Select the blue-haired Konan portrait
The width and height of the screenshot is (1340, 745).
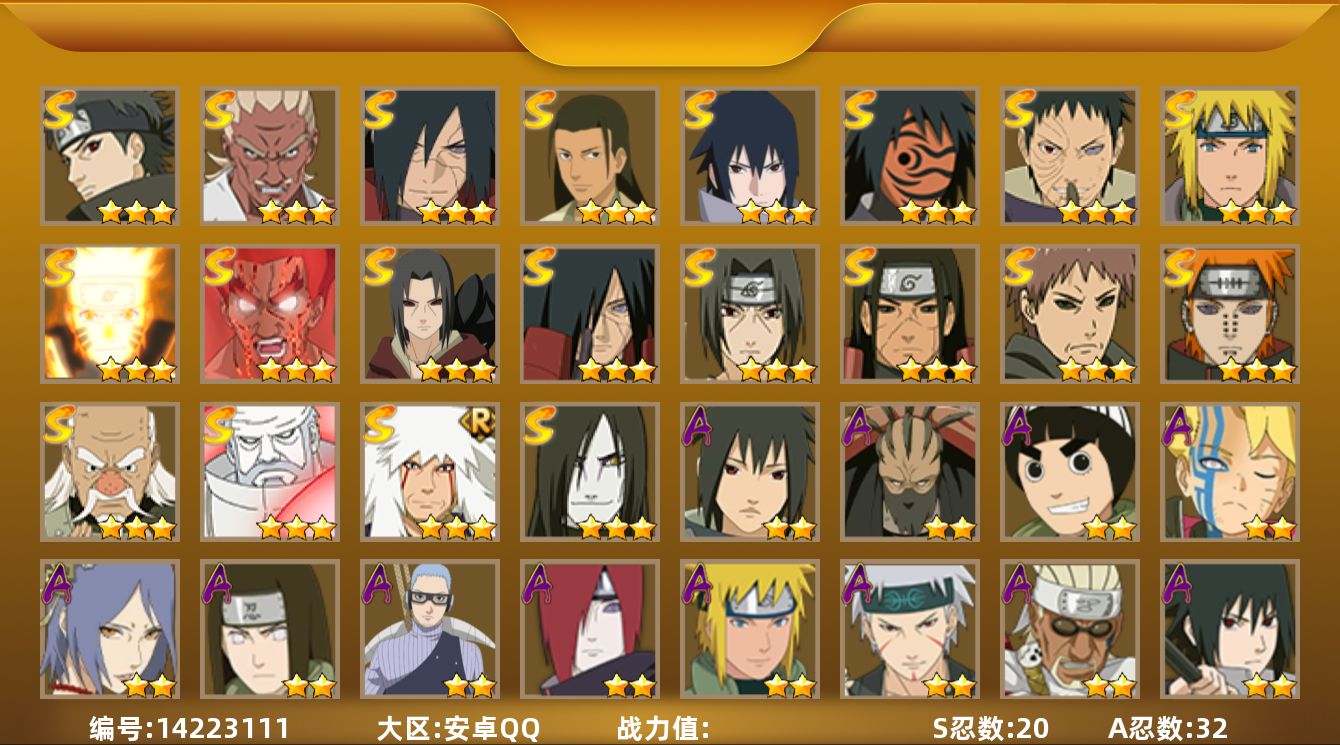click(109, 629)
